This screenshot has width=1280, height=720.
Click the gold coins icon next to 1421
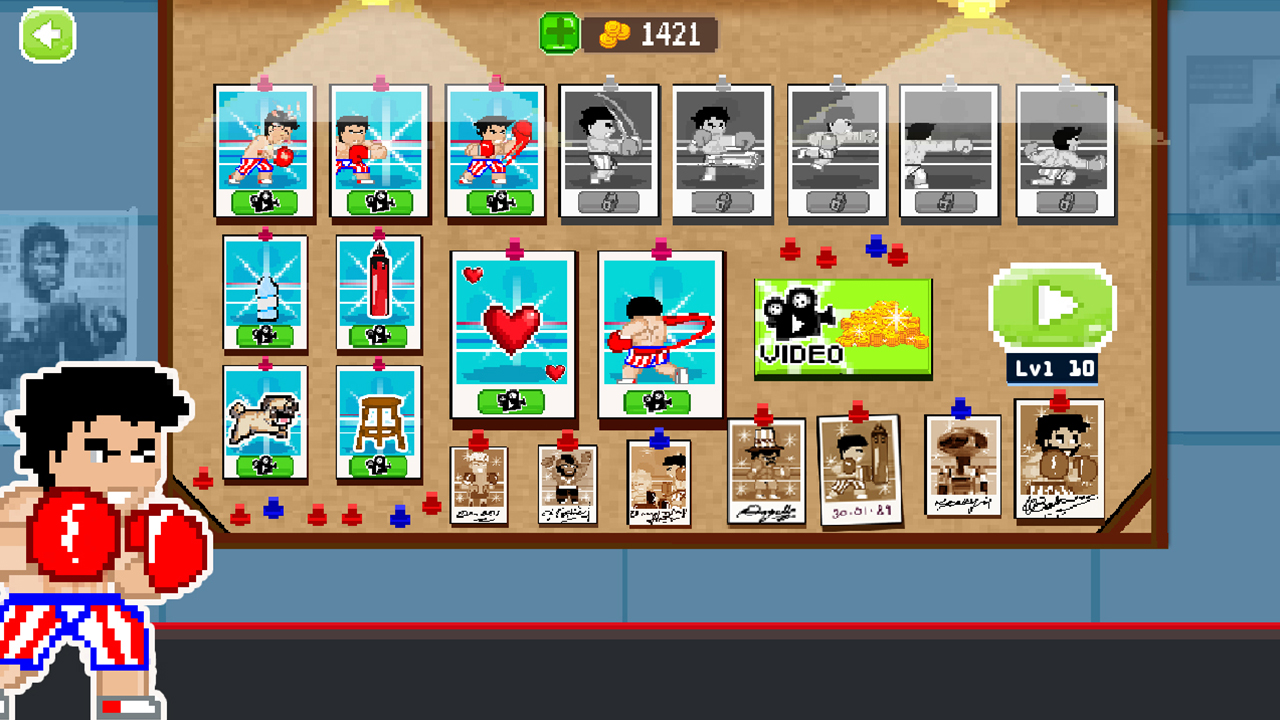coord(613,33)
